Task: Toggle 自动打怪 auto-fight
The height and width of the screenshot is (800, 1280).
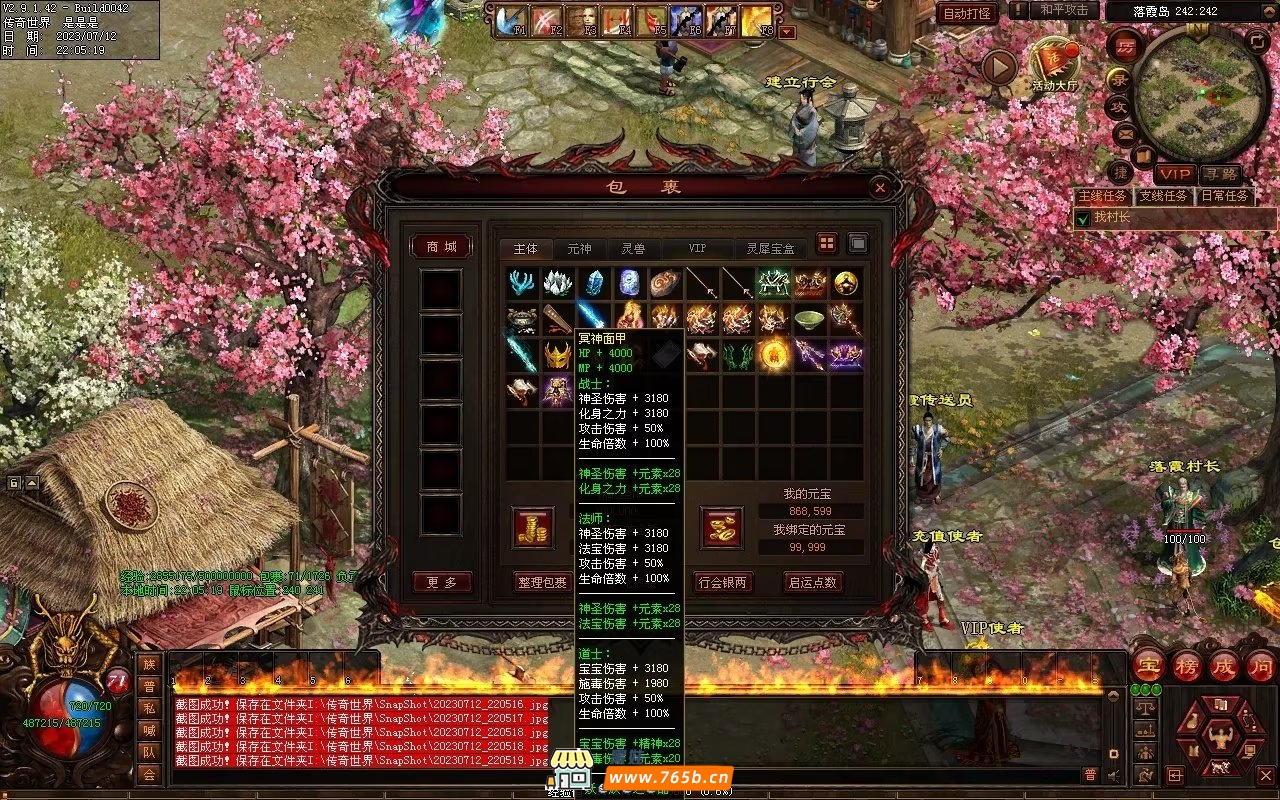Action: click(967, 13)
